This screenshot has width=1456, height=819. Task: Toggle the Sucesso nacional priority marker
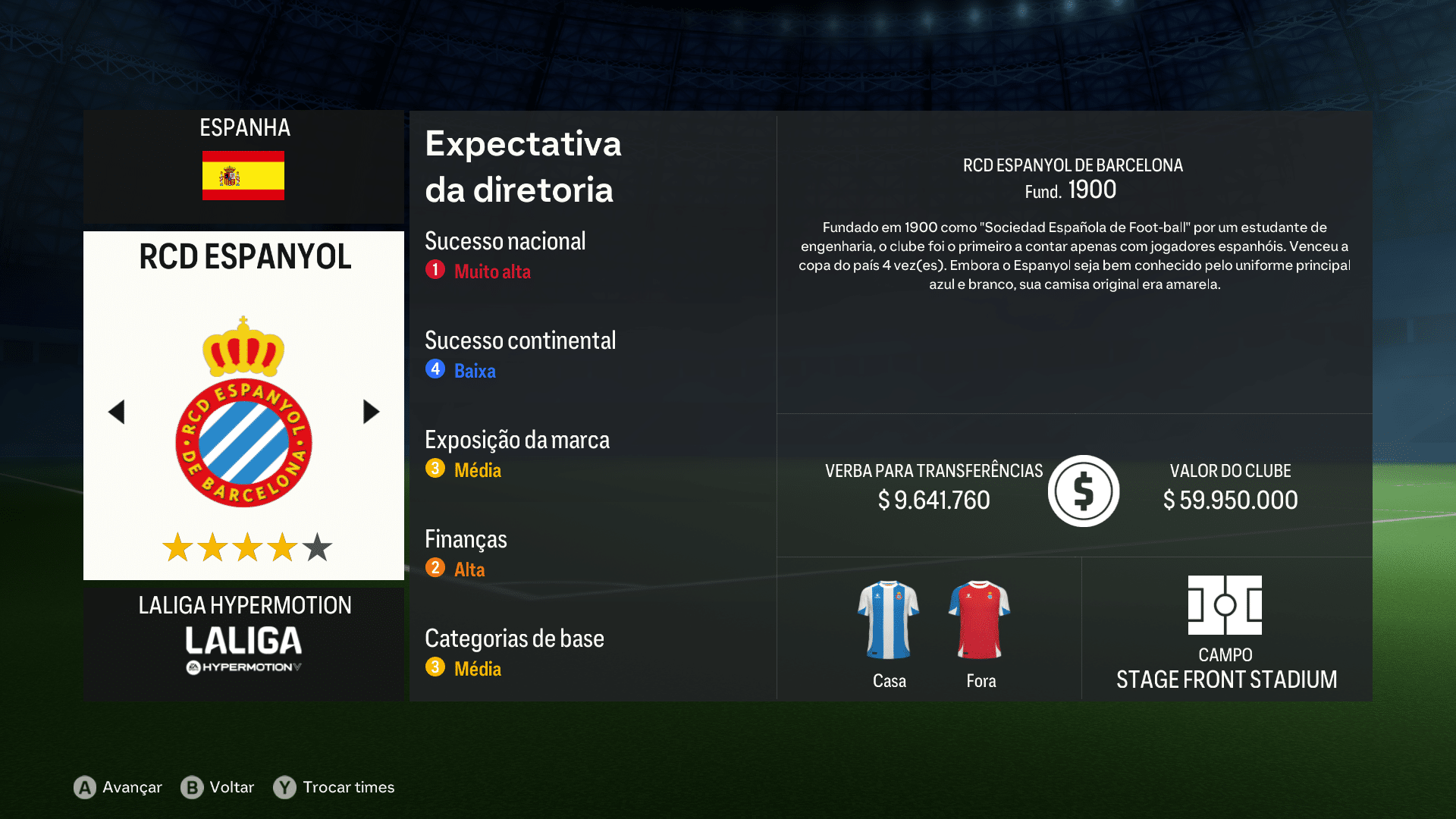[x=435, y=269]
